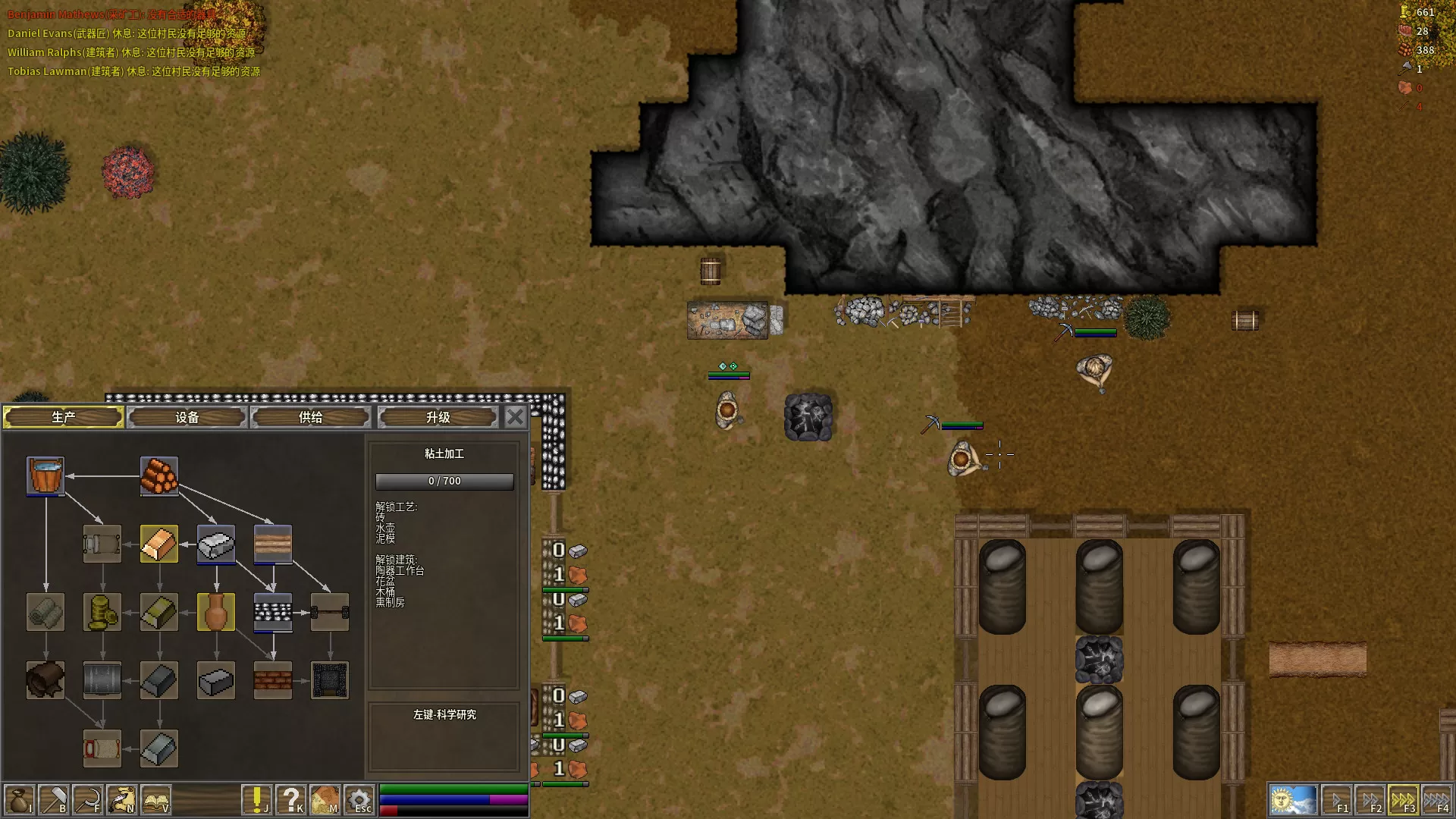Set game speed to fastest four arrows
The height and width of the screenshot is (819, 1456).
(1437, 800)
